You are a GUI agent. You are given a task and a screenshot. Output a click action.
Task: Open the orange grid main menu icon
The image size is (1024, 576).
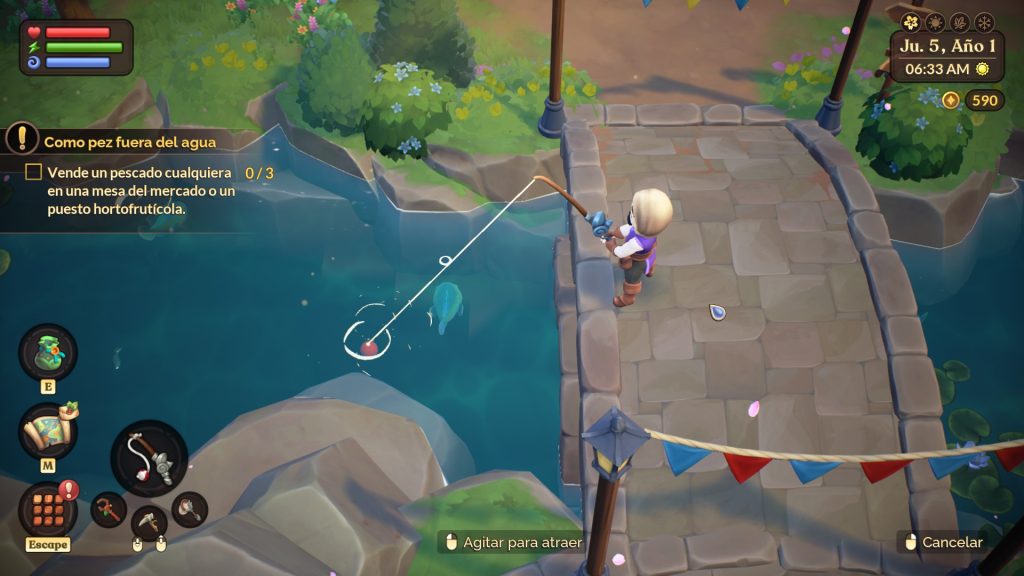pos(47,509)
